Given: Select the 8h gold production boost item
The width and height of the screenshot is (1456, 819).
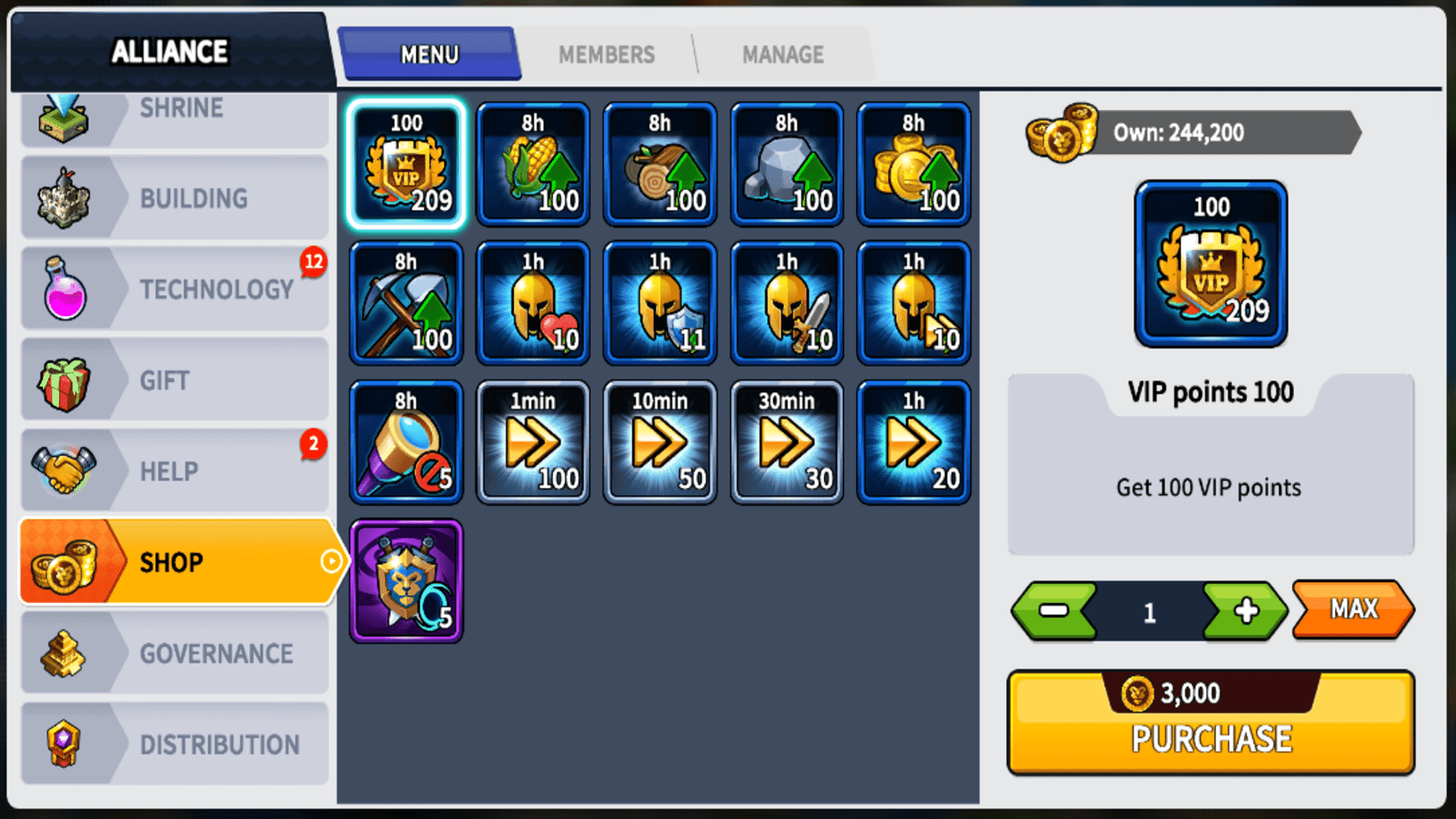Looking at the screenshot, I should pyautogui.click(x=912, y=163).
